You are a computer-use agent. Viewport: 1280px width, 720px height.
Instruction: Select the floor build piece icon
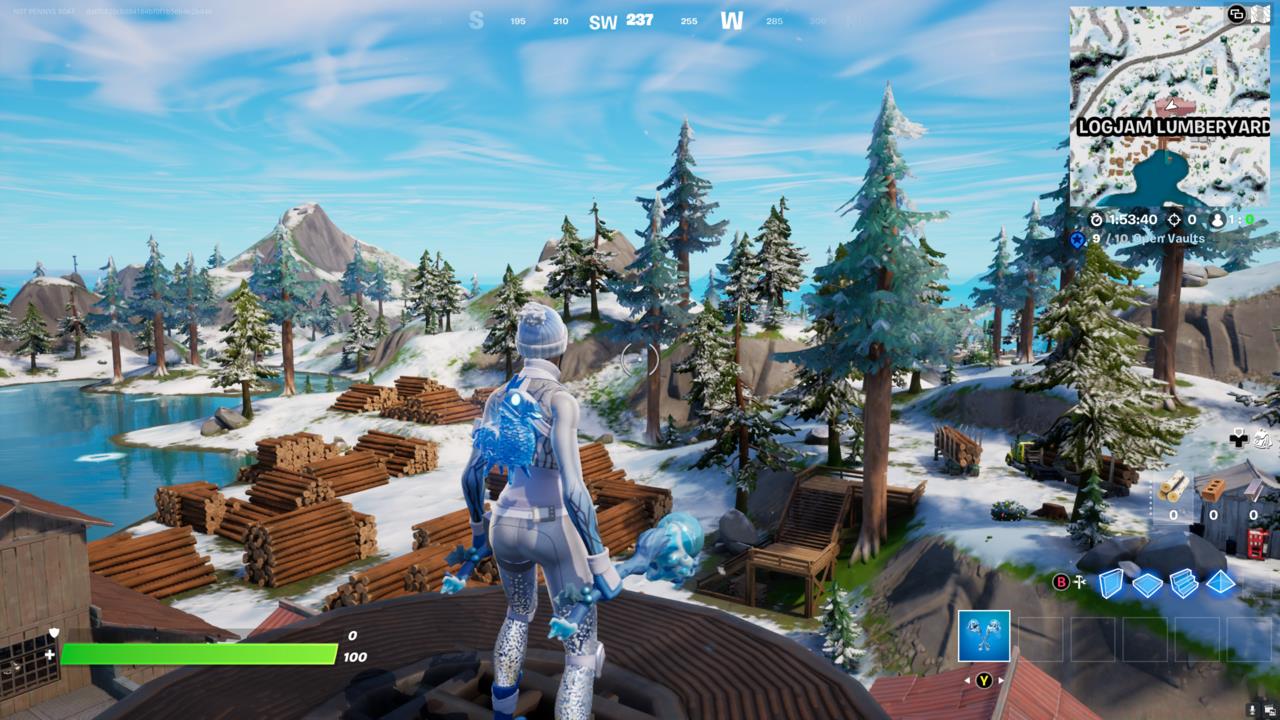(1146, 583)
